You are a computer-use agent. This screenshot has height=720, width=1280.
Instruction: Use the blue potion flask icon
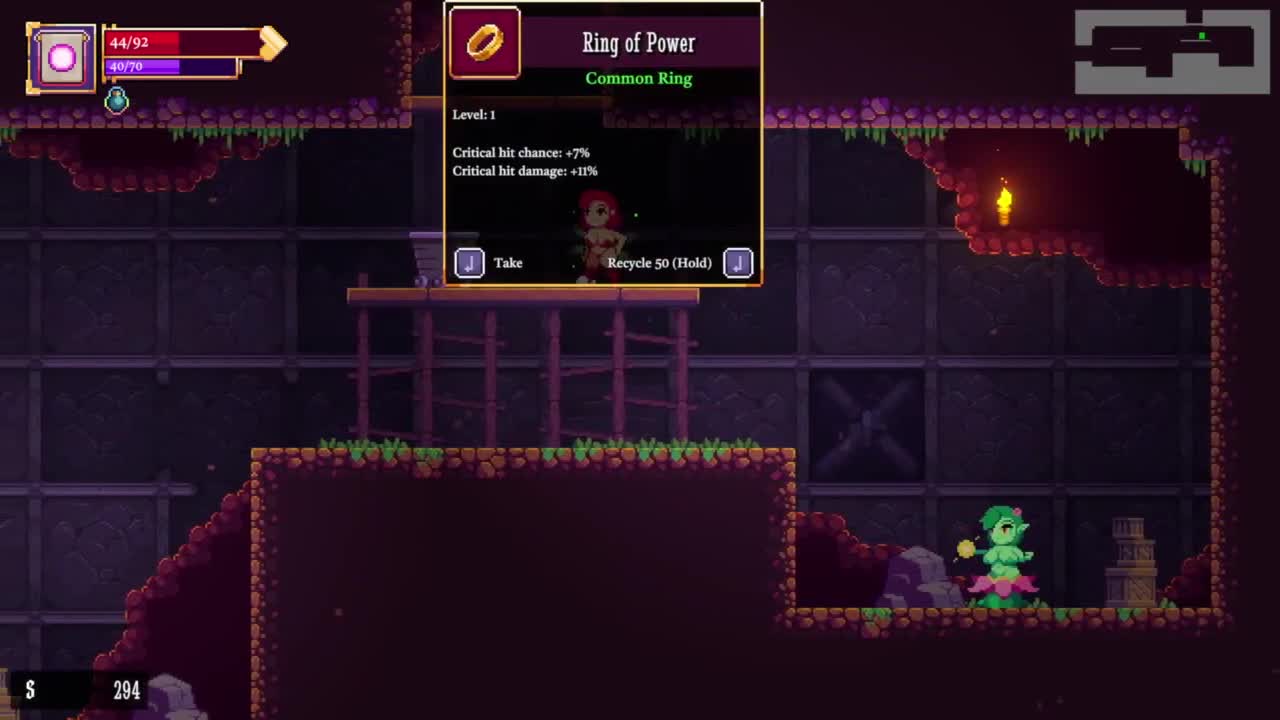click(x=117, y=99)
